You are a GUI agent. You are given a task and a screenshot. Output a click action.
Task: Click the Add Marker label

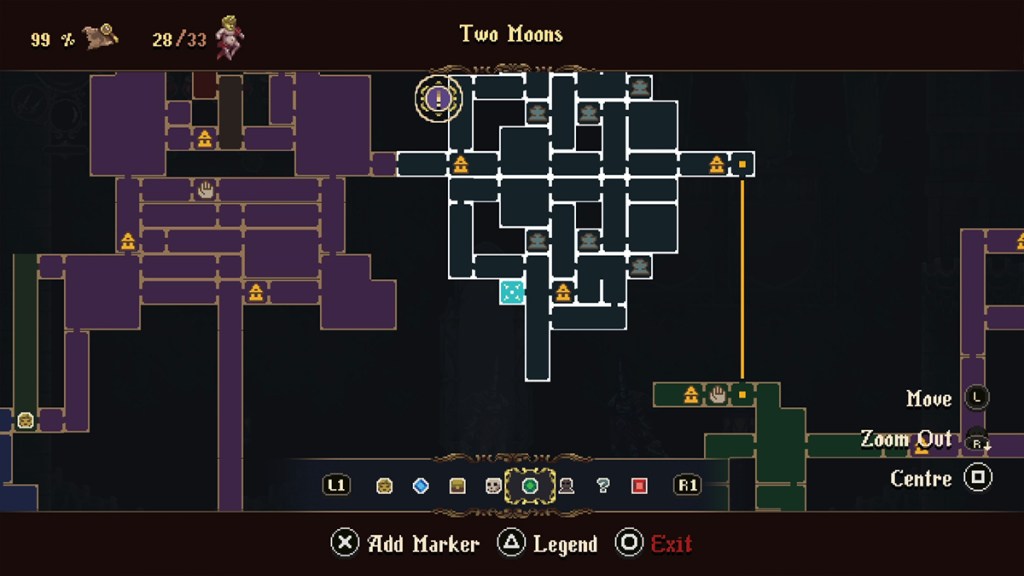coord(423,544)
